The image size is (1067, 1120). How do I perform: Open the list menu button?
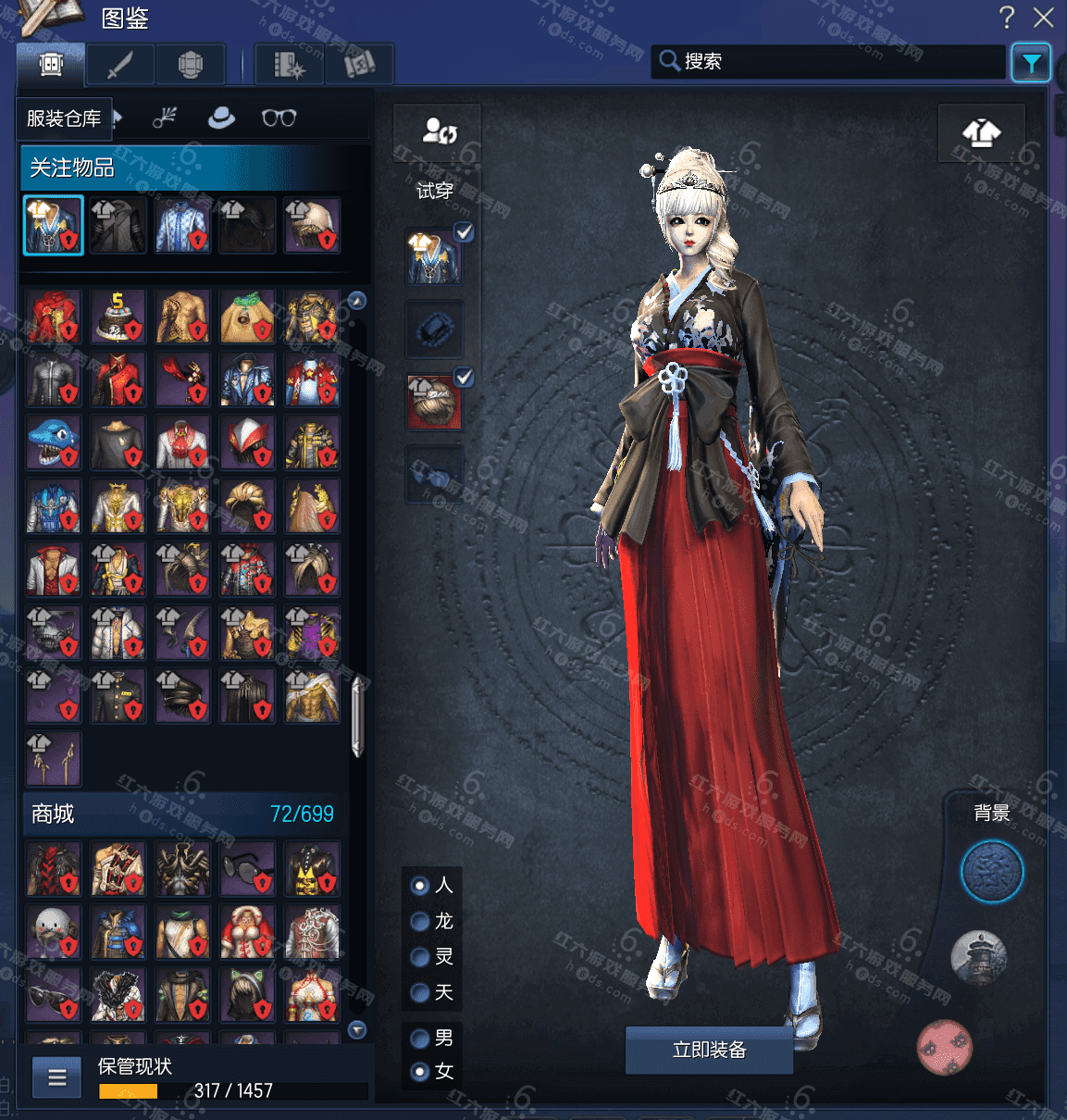(57, 1077)
